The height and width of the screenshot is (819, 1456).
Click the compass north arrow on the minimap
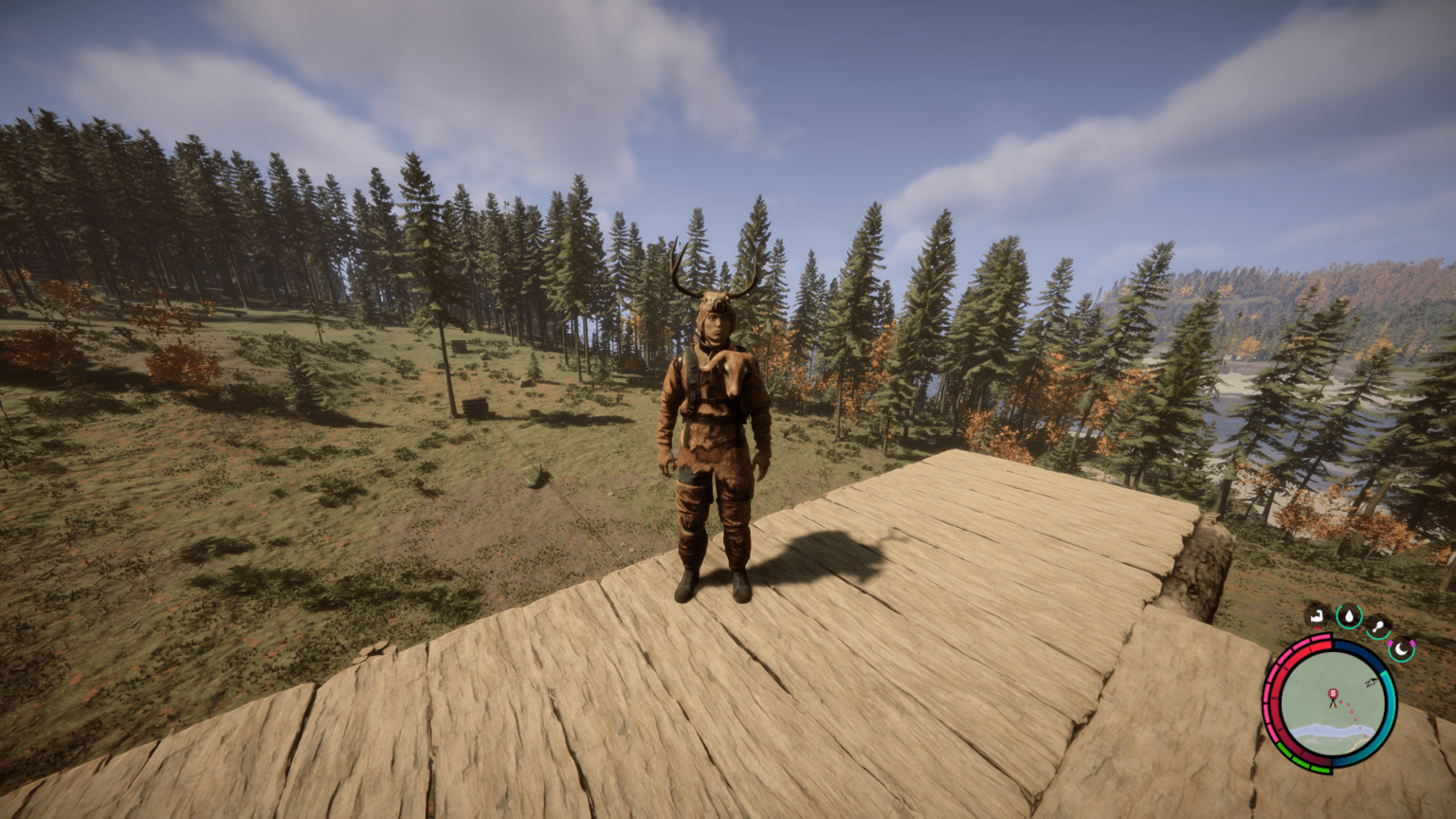(x=1372, y=682)
